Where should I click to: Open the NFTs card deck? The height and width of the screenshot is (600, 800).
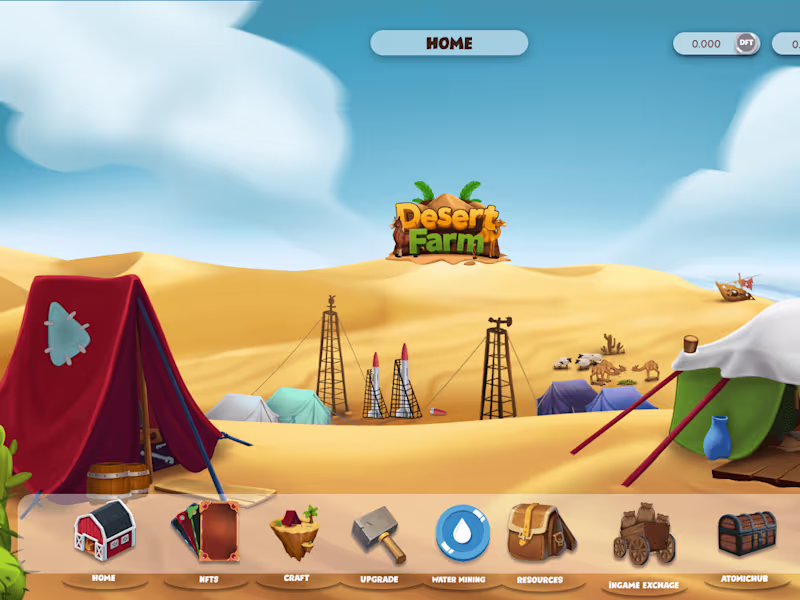tap(205, 531)
